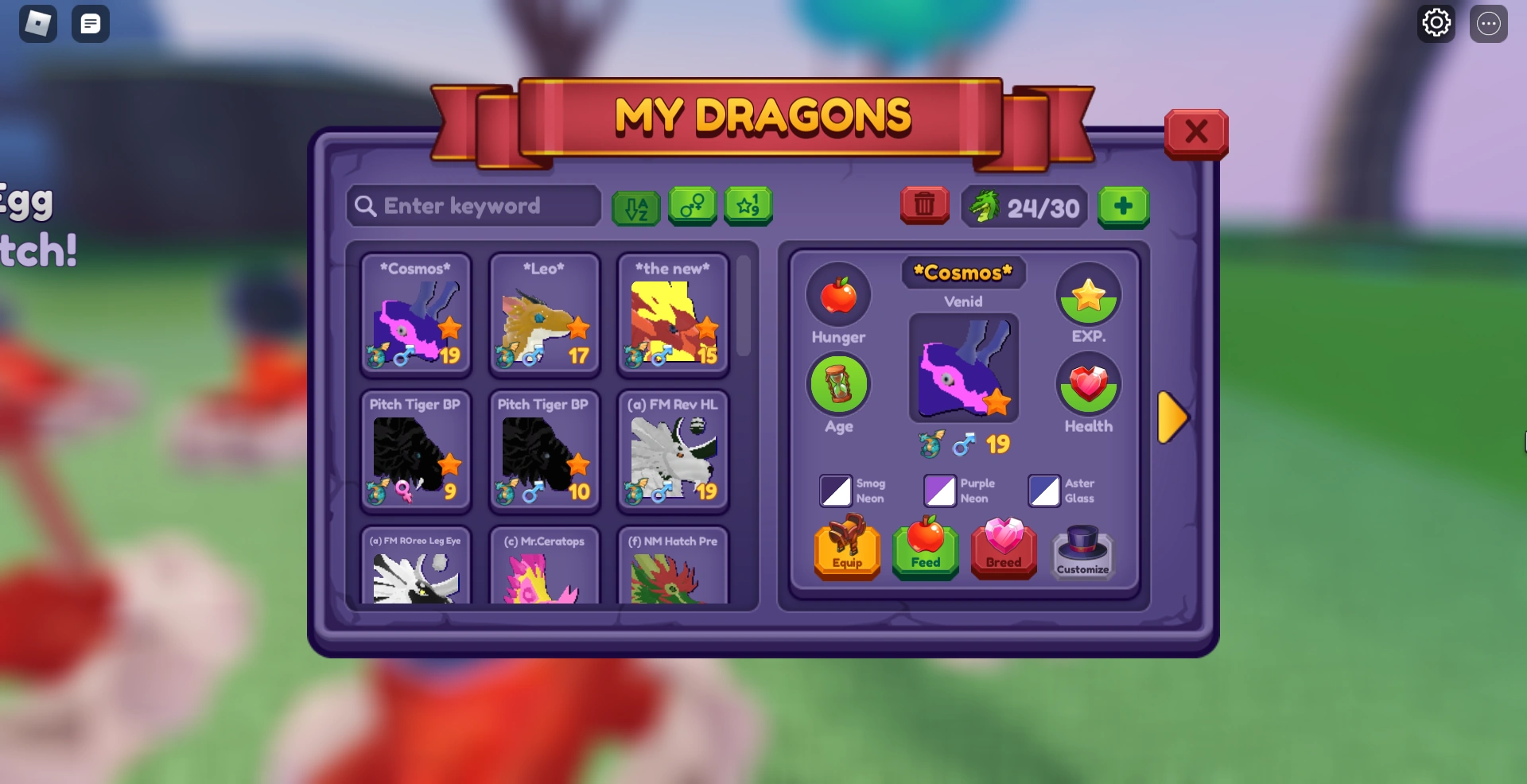Open EXP star icon
This screenshot has height=784, width=1527.
pos(1089,296)
